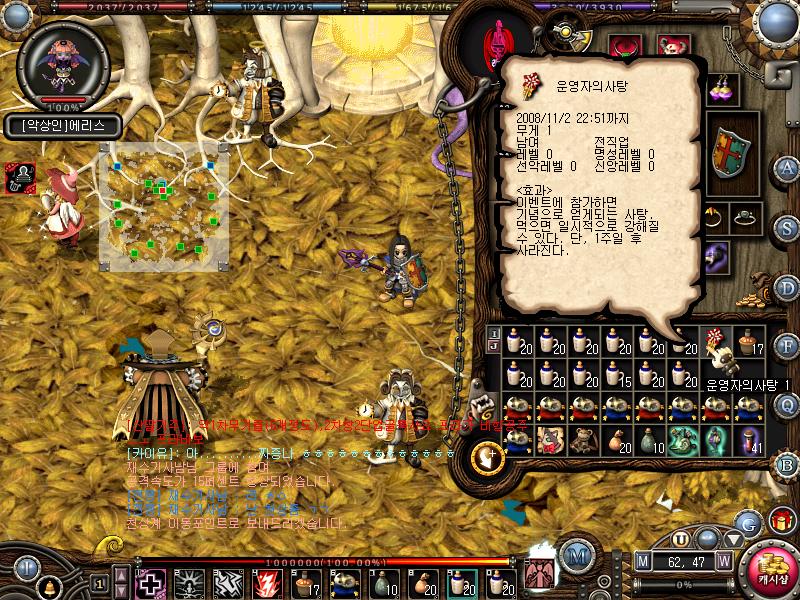800x600 pixels.
Task: Click the minimap overlay
Action: click(x=163, y=206)
